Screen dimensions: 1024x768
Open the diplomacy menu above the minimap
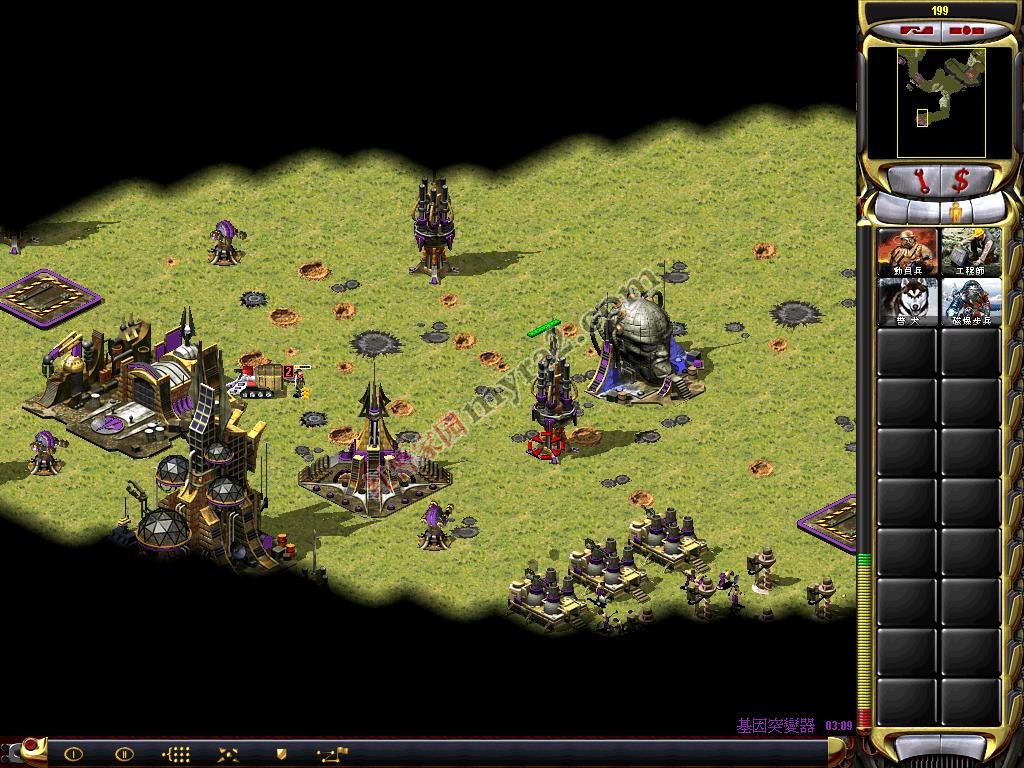[916, 30]
